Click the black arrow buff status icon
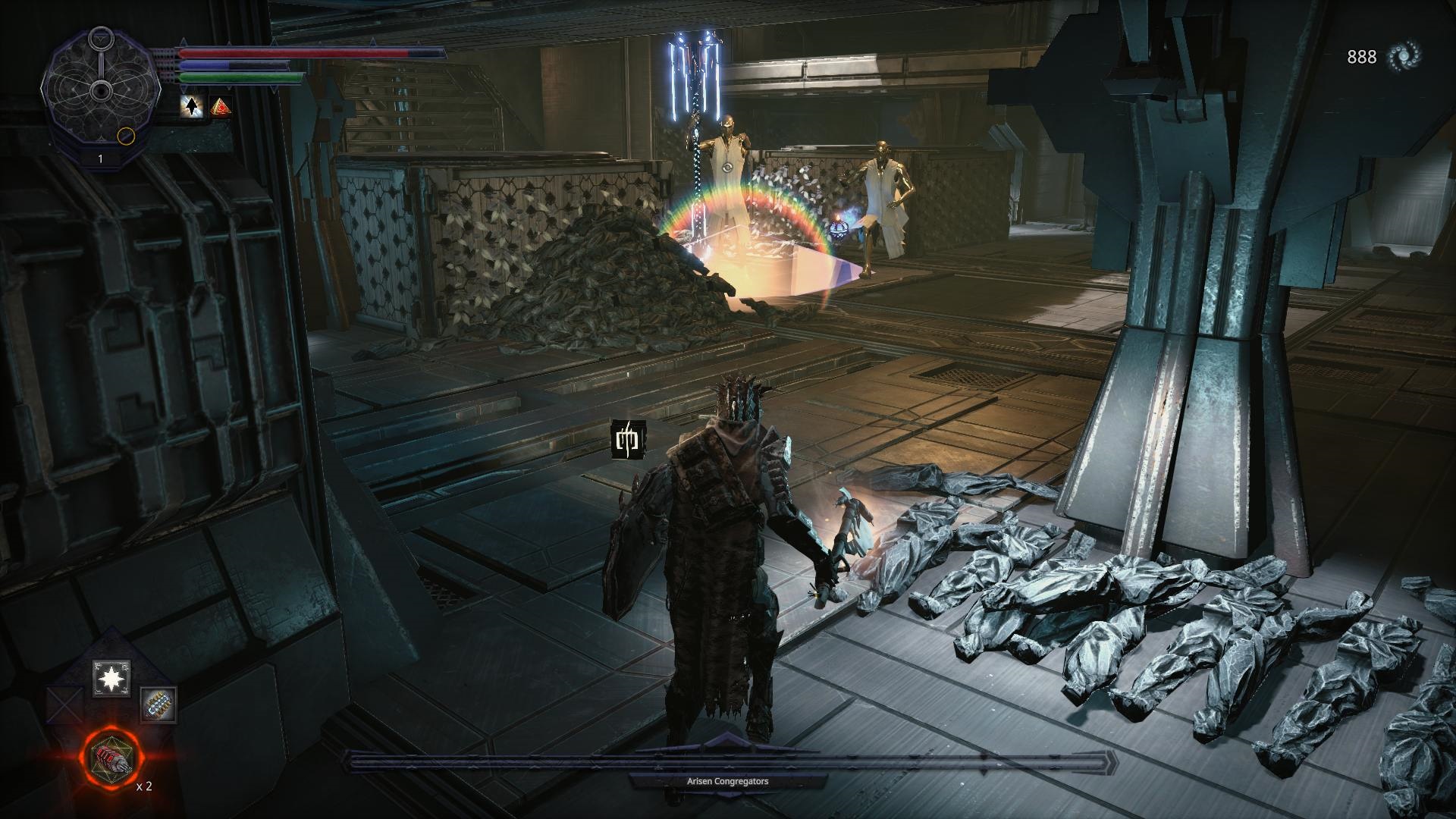This screenshot has width=1456, height=819. [x=192, y=107]
